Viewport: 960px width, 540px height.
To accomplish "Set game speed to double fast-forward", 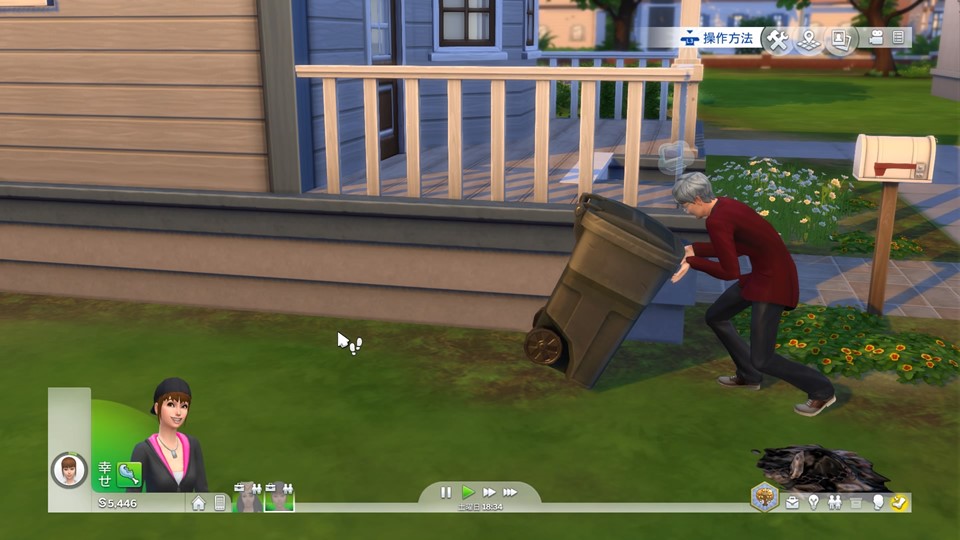I will coord(489,492).
